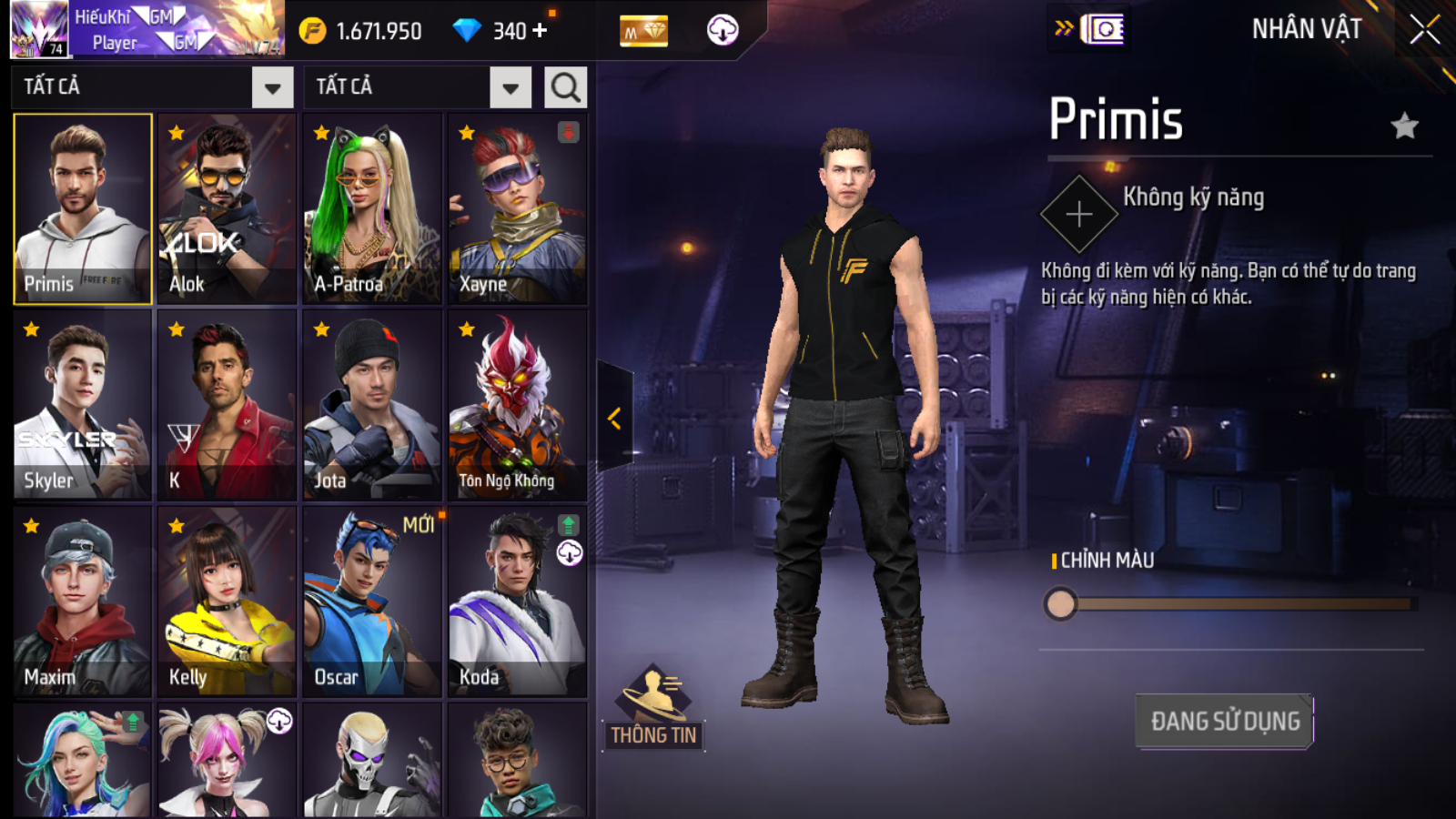This screenshot has width=1456, height=819.
Task: Select the Koda character card
Action: pyautogui.click(x=517, y=602)
